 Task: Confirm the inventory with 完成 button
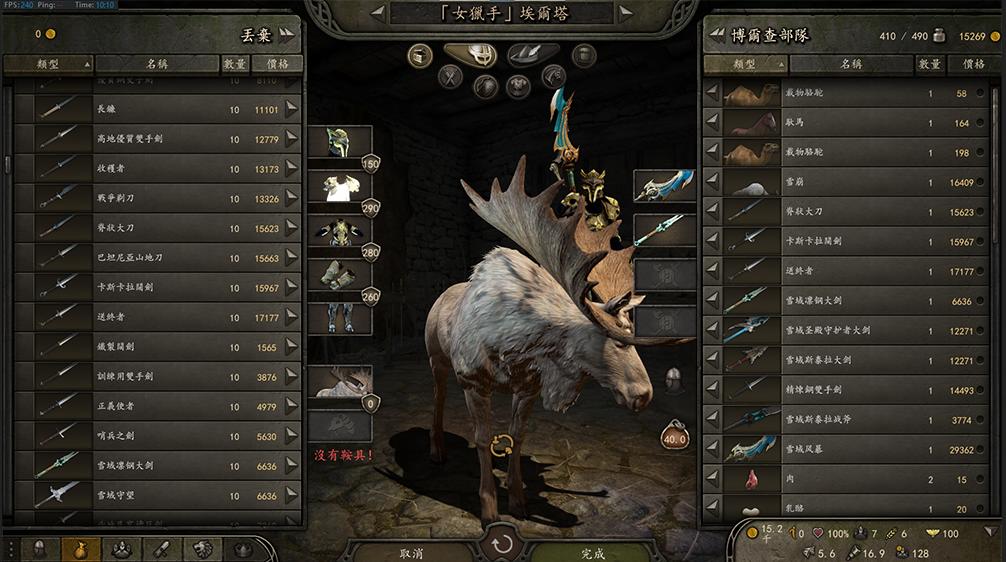tap(592, 552)
